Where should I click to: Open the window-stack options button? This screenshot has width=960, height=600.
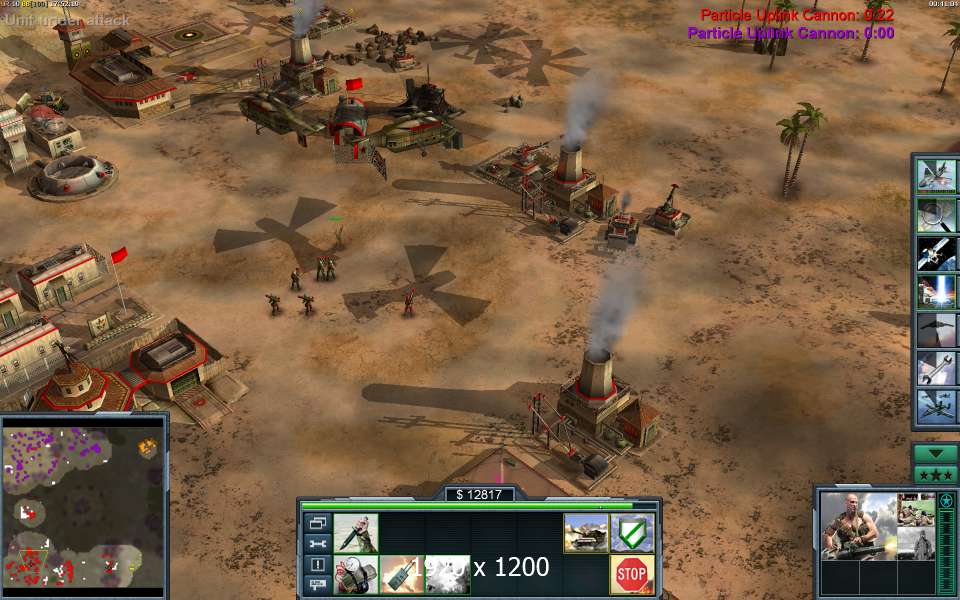pos(318,523)
